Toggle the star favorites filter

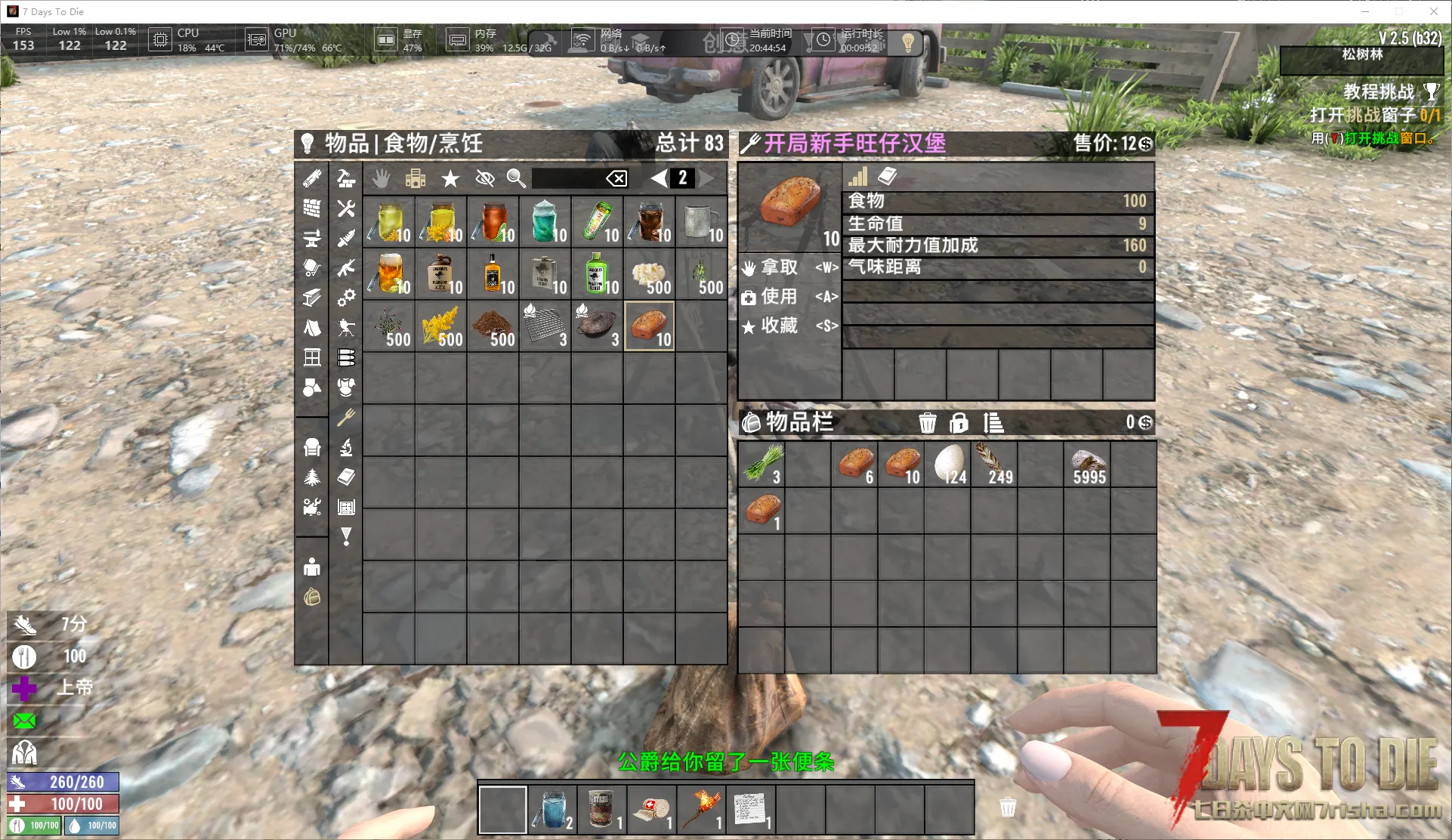tap(450, 178)
